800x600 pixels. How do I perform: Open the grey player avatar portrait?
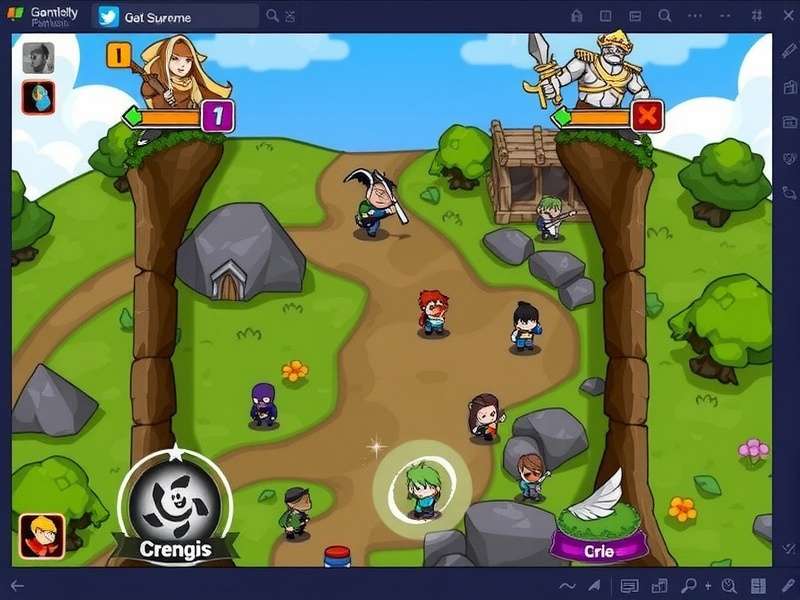[38, 58]
